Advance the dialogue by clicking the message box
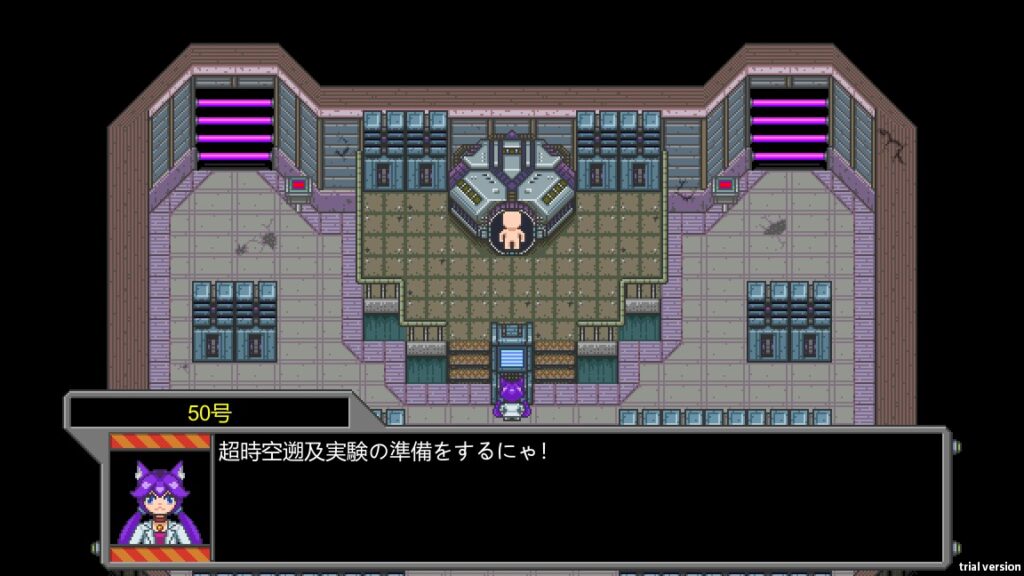The height and width of the screenshot is (576, 1024). point(578,498)
